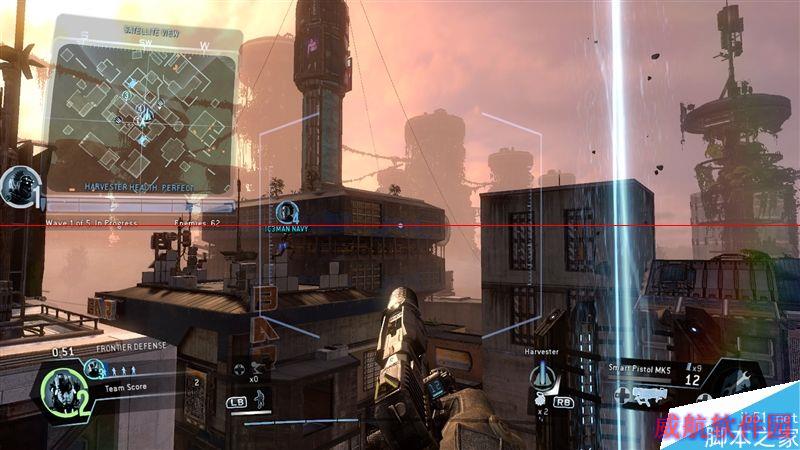Click the helmet portrait beside the minimap
Screen dimensions: 800x450
(17, 184)
